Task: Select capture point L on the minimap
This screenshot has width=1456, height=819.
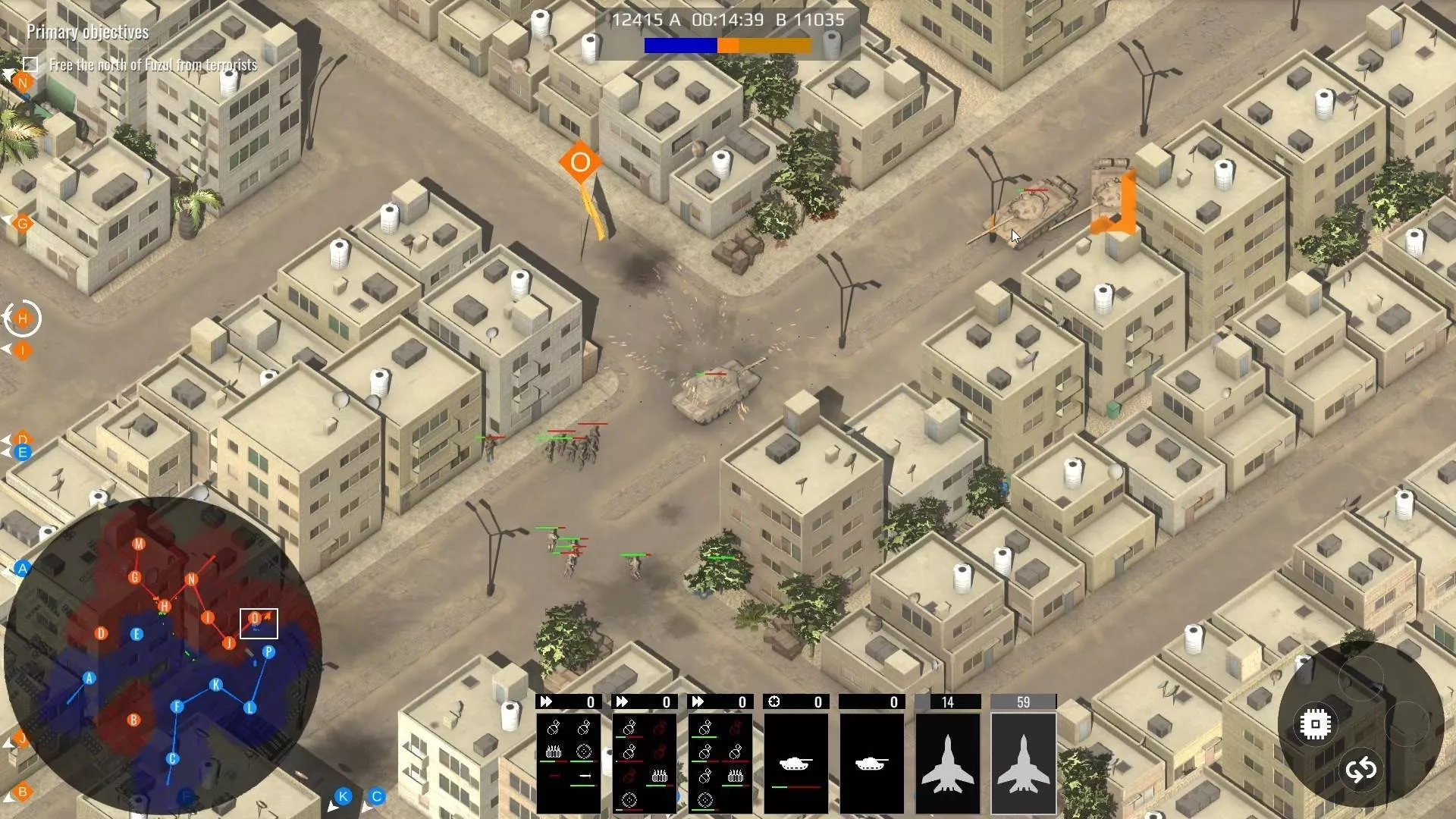Action: pyautogui.click(x=250, y=708)
